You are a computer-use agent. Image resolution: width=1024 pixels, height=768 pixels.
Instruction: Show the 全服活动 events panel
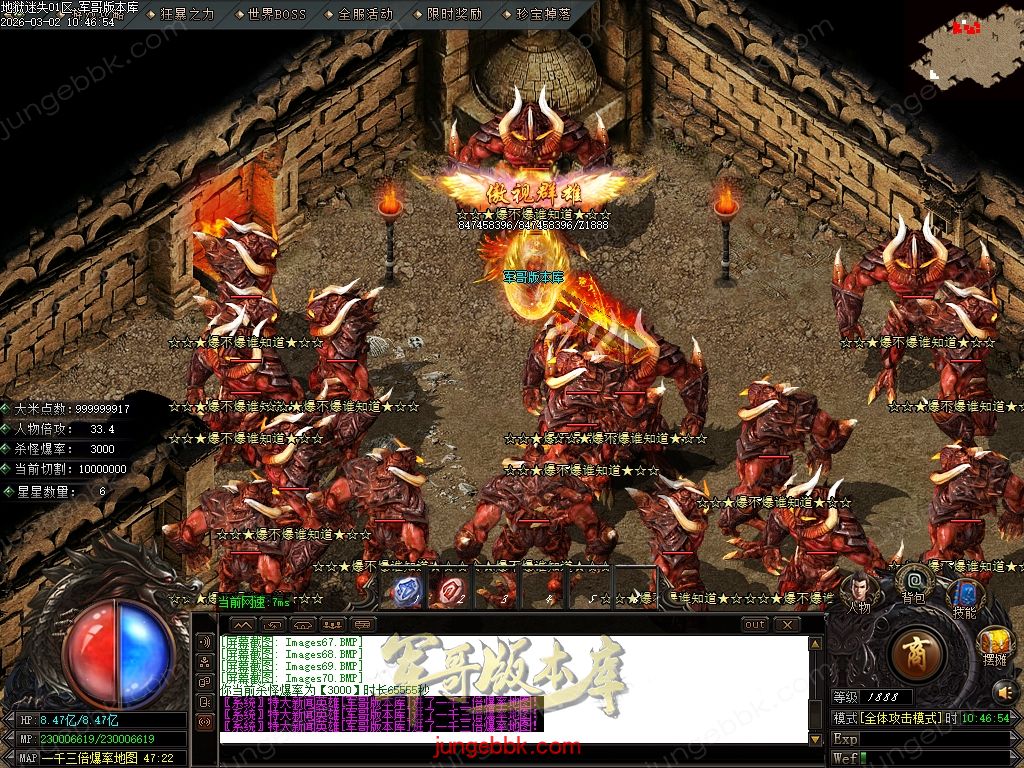pos(366,14)
